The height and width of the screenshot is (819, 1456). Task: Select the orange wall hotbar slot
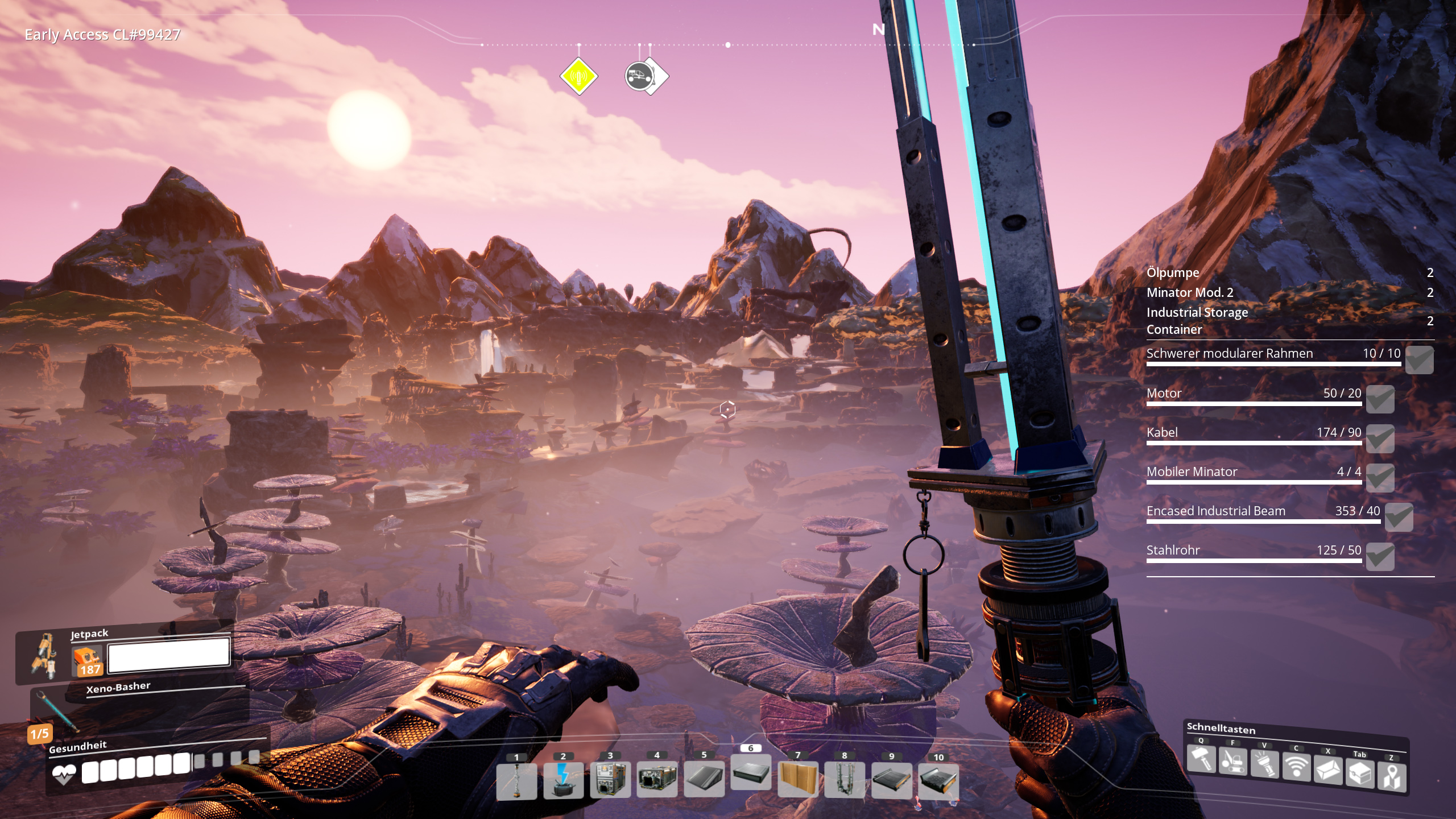[x=797, y=779]
